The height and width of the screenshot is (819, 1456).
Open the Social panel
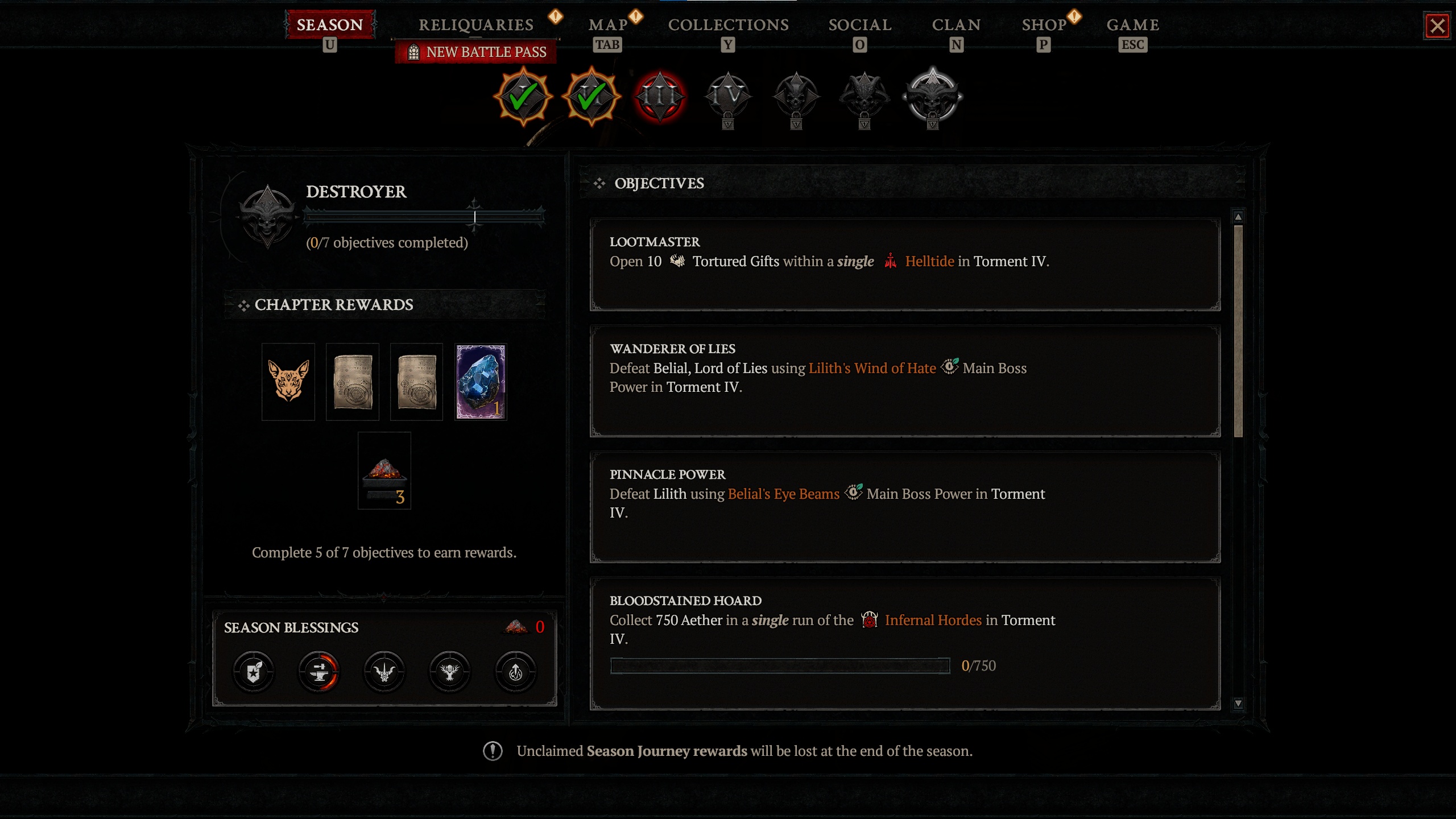[x=860, y=25]
